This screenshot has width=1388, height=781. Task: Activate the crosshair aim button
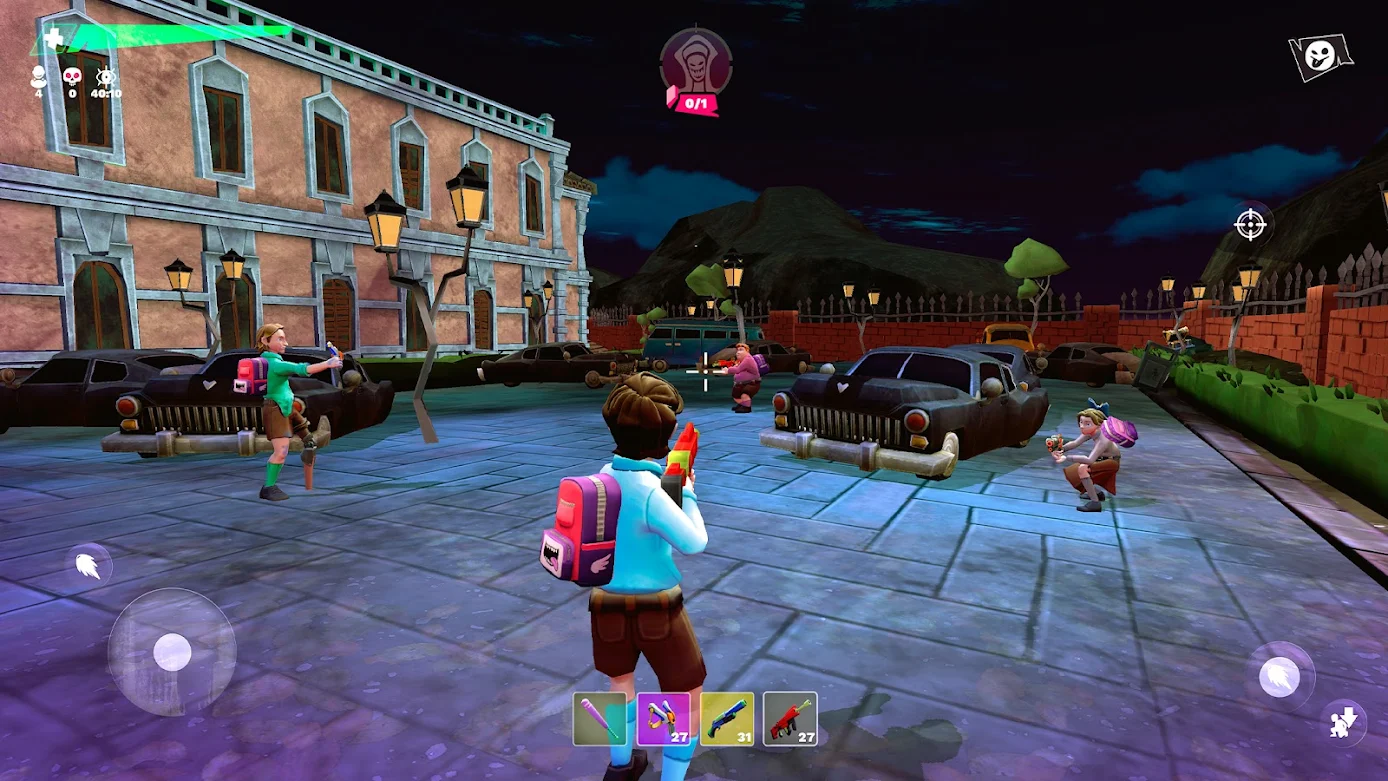click(x=1250, y=224)
